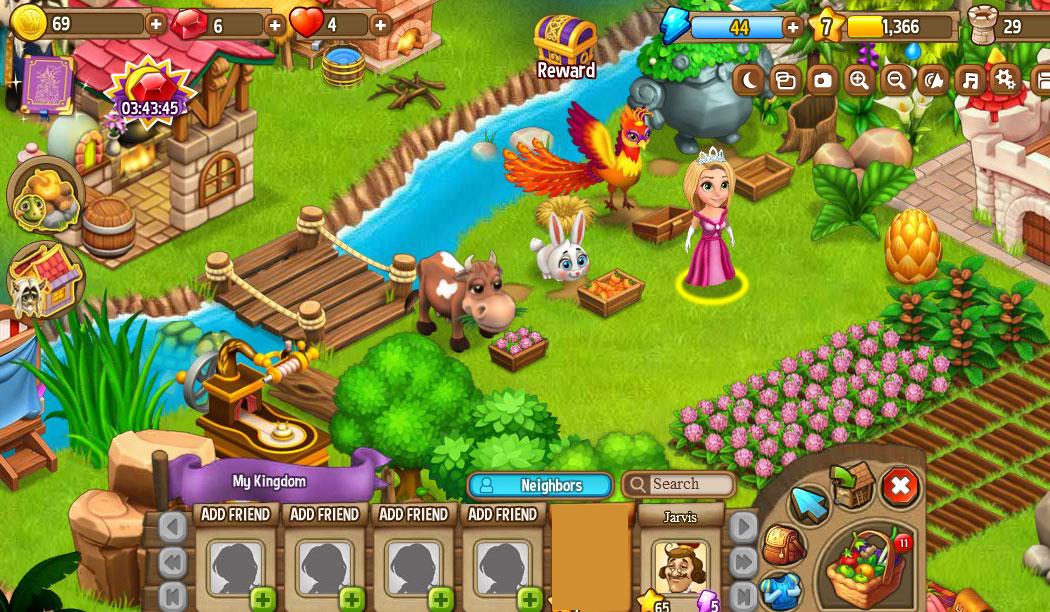
Task: Zoom in with the magnifier plus button
Action: [x=859, y=80]
